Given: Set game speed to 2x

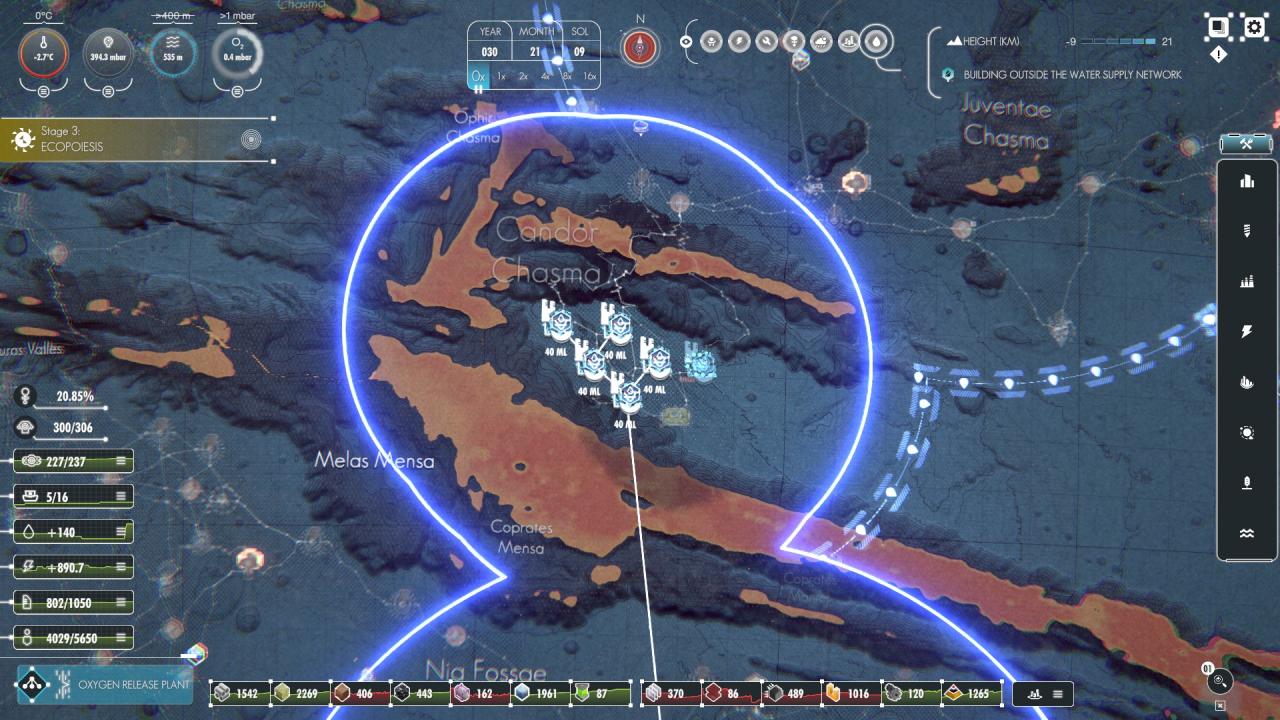Looking at the screenshot, I should click(523, 76).
